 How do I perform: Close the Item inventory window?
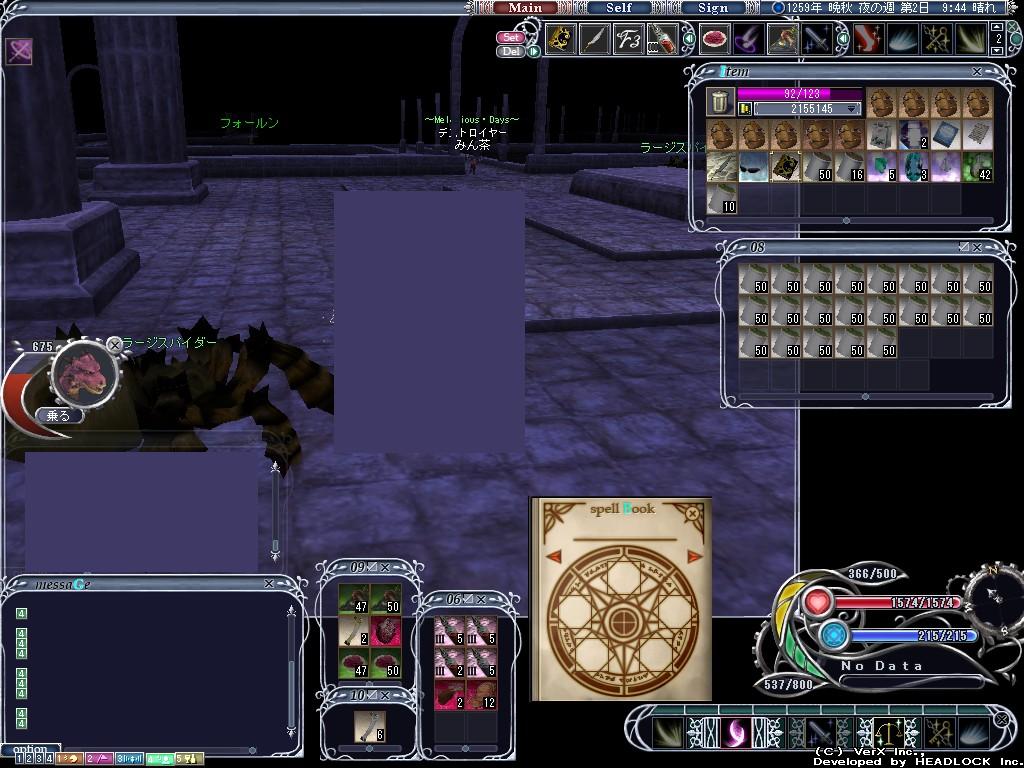tap(977, 72)
